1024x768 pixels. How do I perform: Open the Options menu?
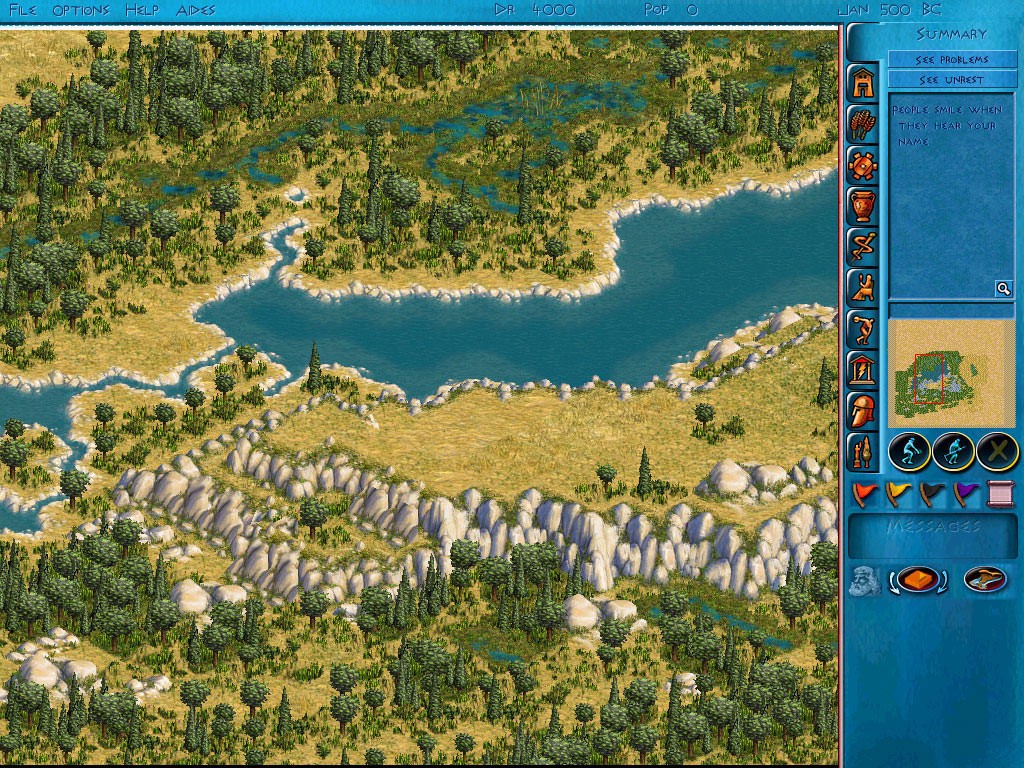(81, 10)
